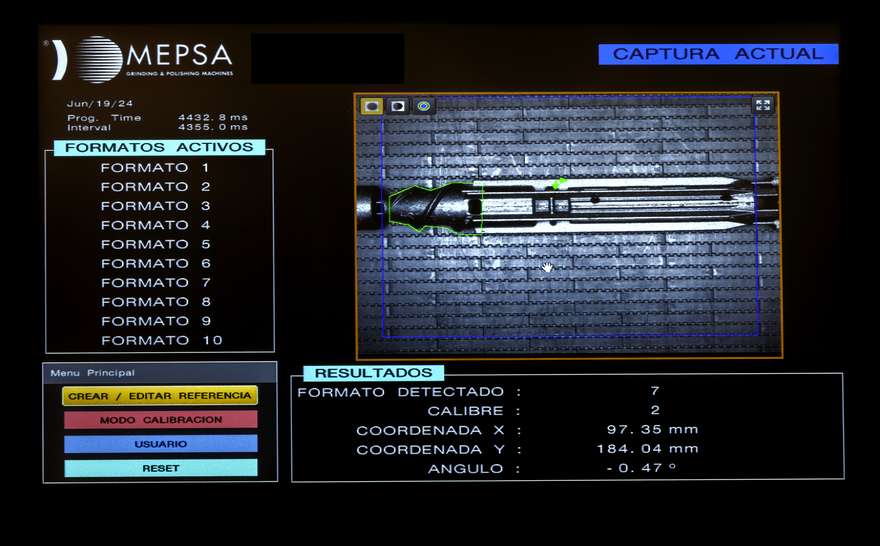
Task: Toggle the yellow-highlighted grey oval view icon
Action: (372, 105)
